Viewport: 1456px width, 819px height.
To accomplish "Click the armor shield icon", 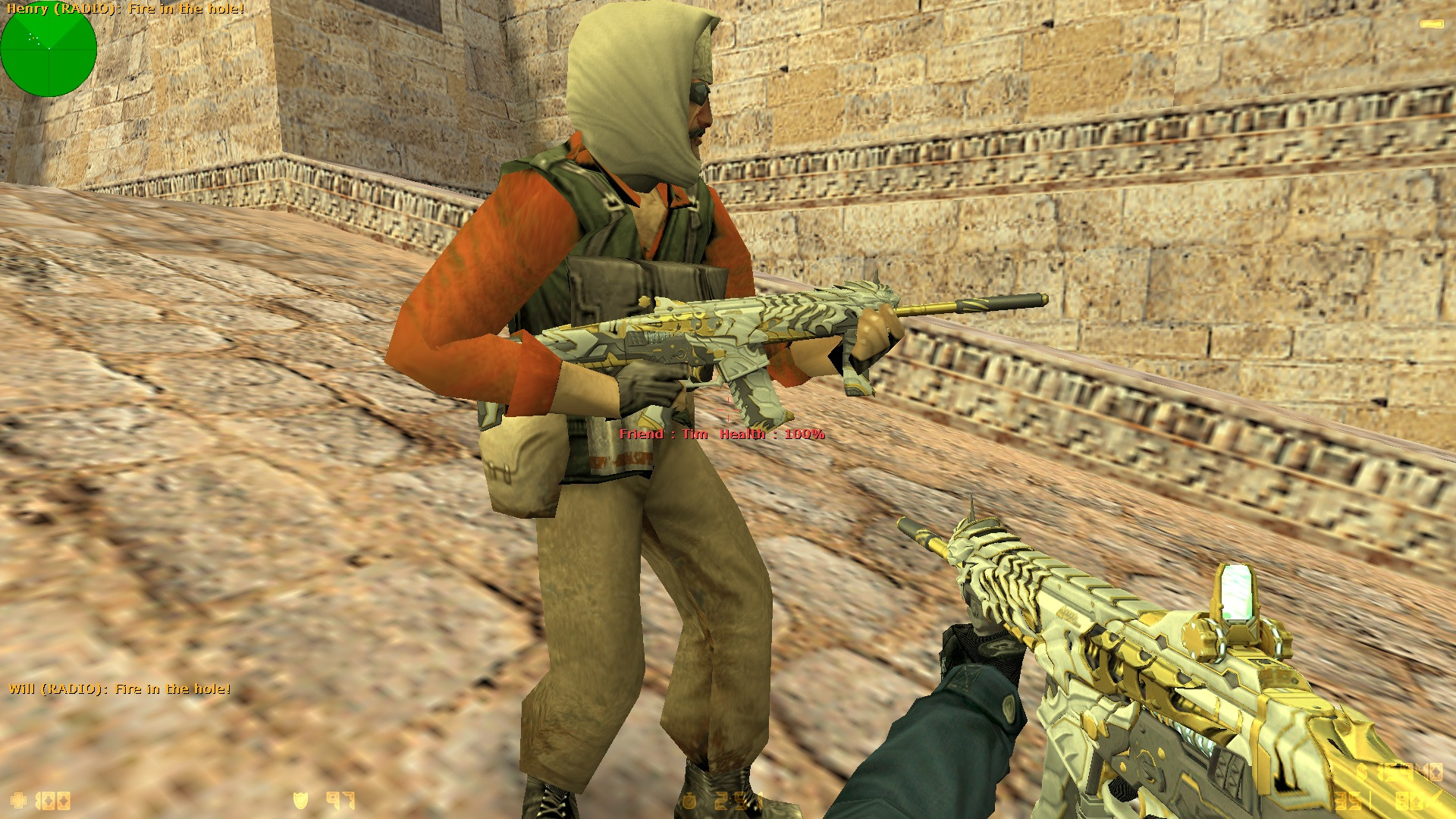I will click(x=300, y=800).
